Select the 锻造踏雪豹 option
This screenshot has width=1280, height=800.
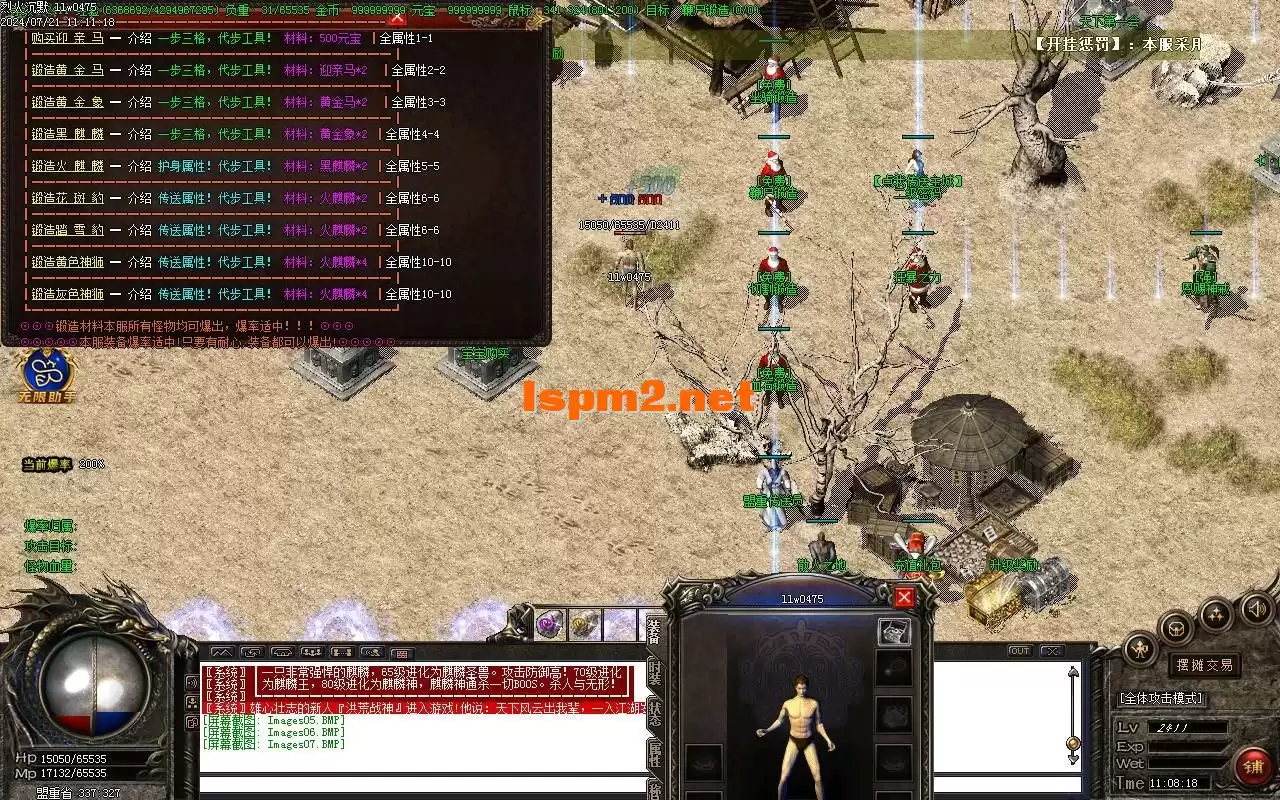[x=67, y=230]
